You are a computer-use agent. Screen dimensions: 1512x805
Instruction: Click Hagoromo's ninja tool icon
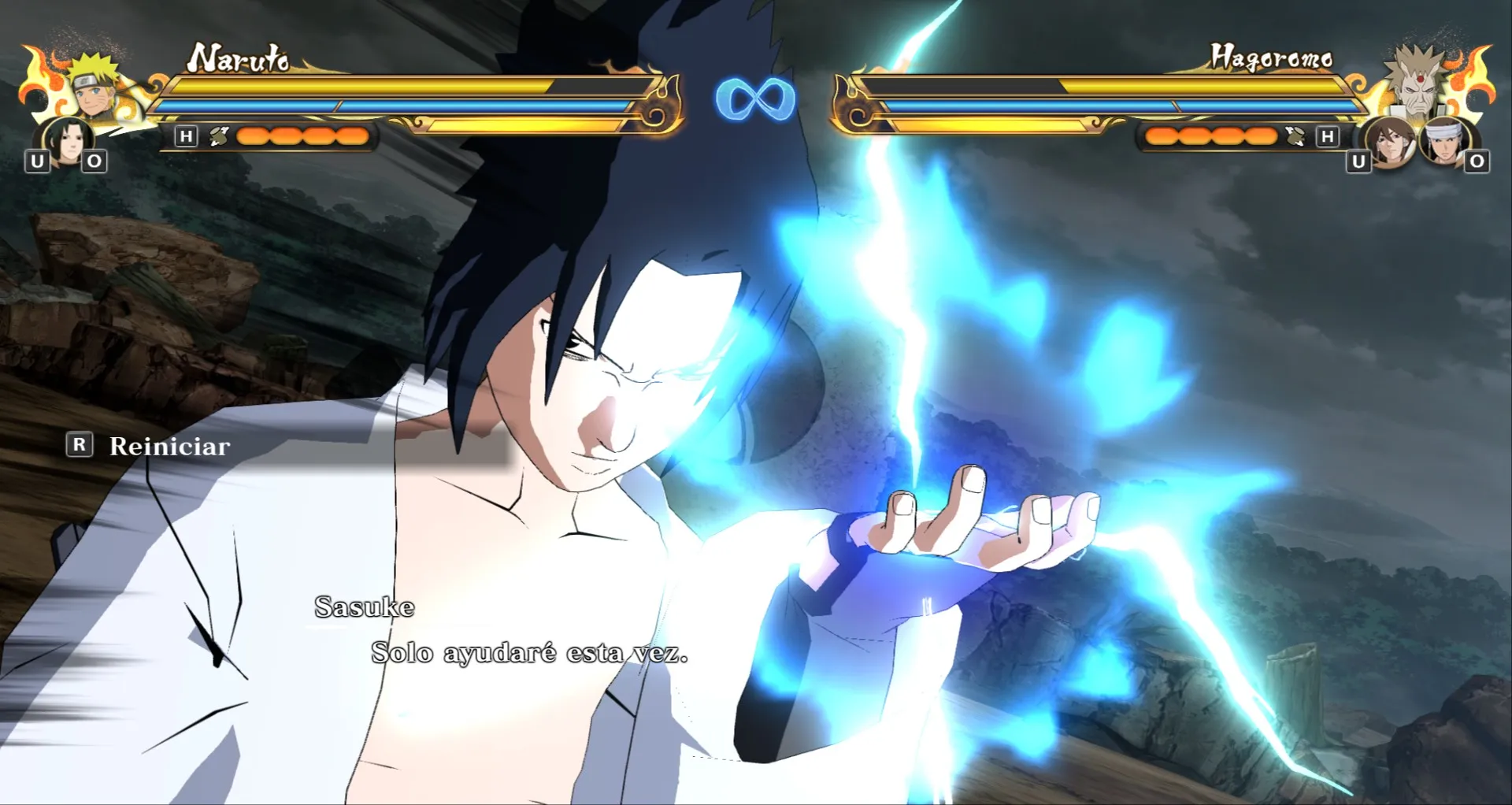(1295, 136)
